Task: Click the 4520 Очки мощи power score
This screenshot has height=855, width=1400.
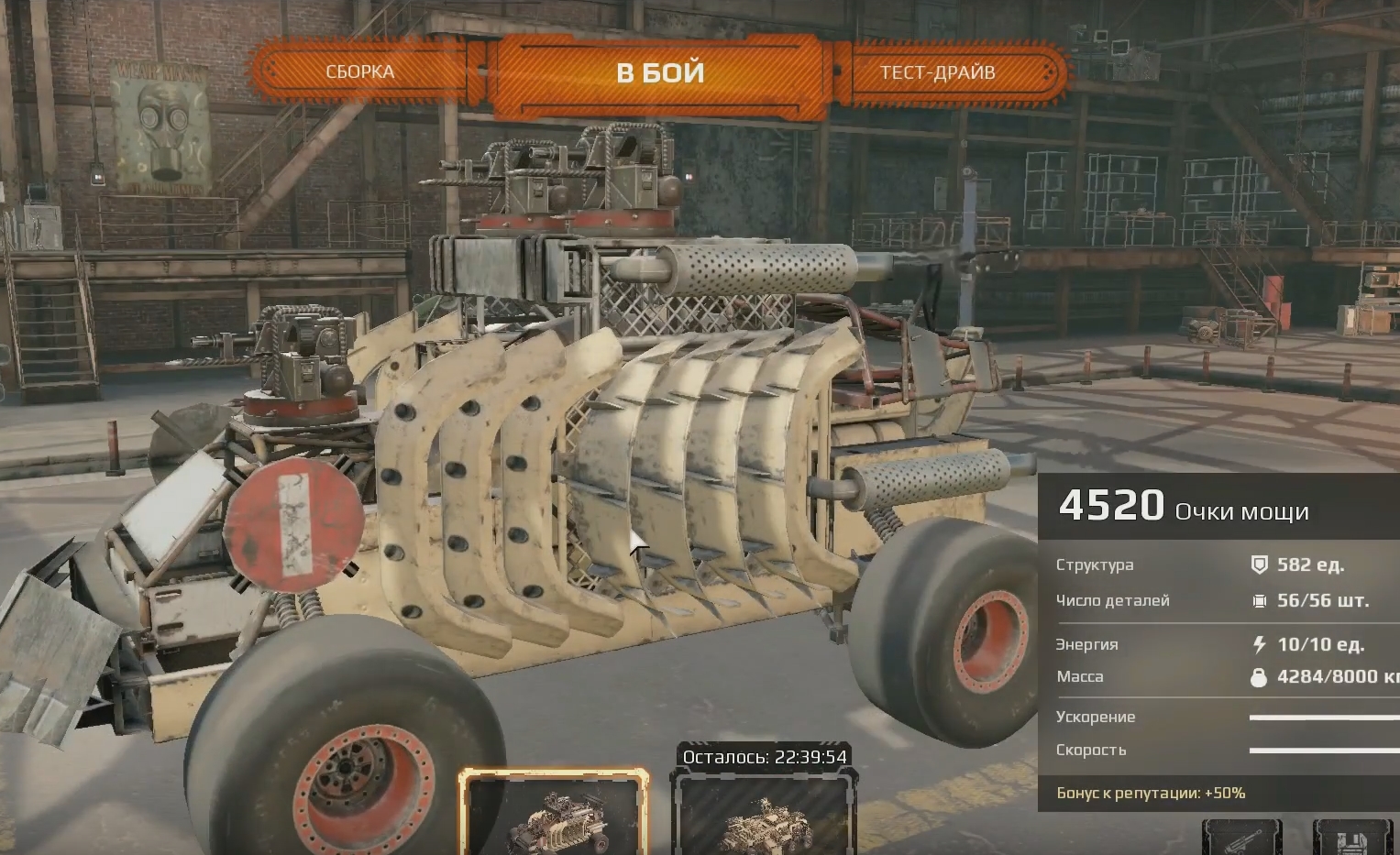Action: coord(1112,505)
